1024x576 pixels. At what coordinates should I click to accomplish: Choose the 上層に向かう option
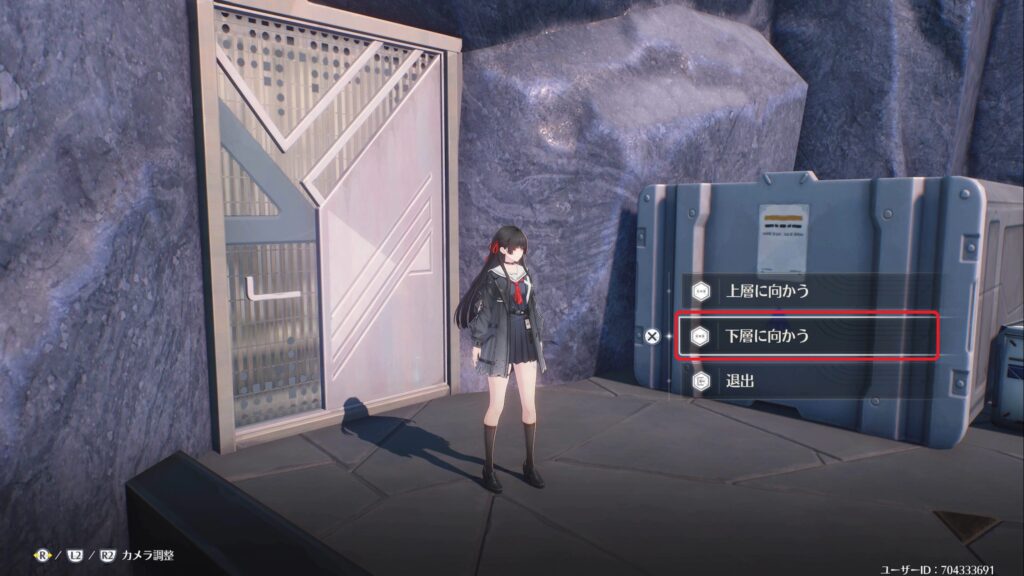(x=767, y=292)
